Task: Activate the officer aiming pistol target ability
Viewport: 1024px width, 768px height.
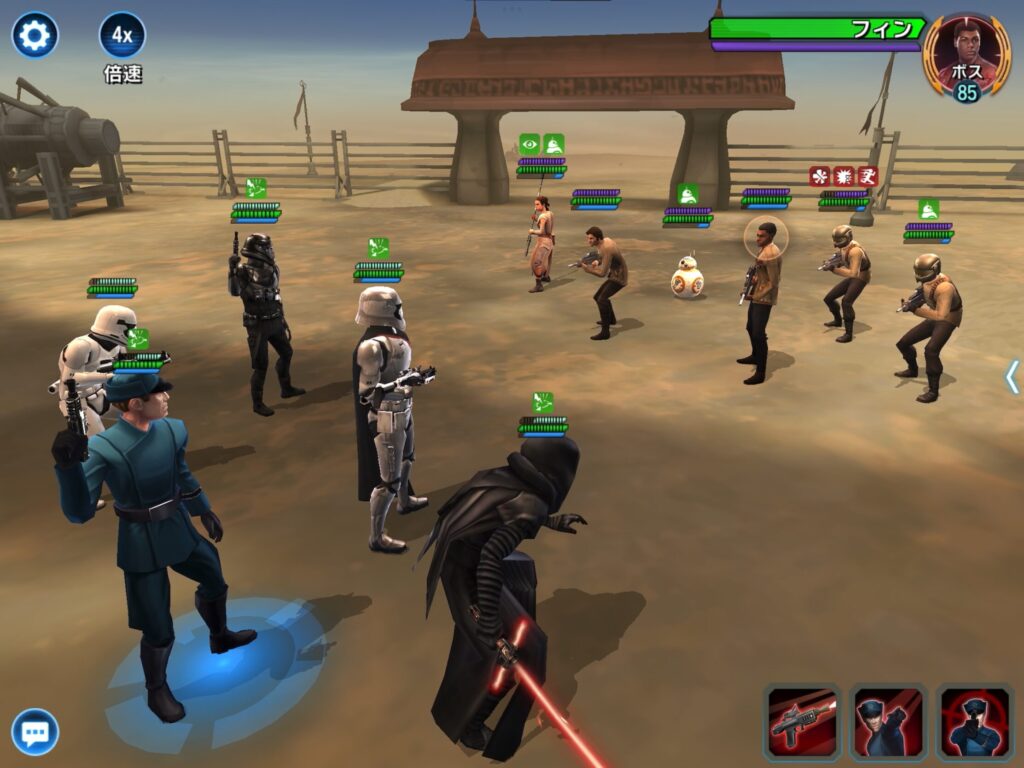Action: point(974,722)
